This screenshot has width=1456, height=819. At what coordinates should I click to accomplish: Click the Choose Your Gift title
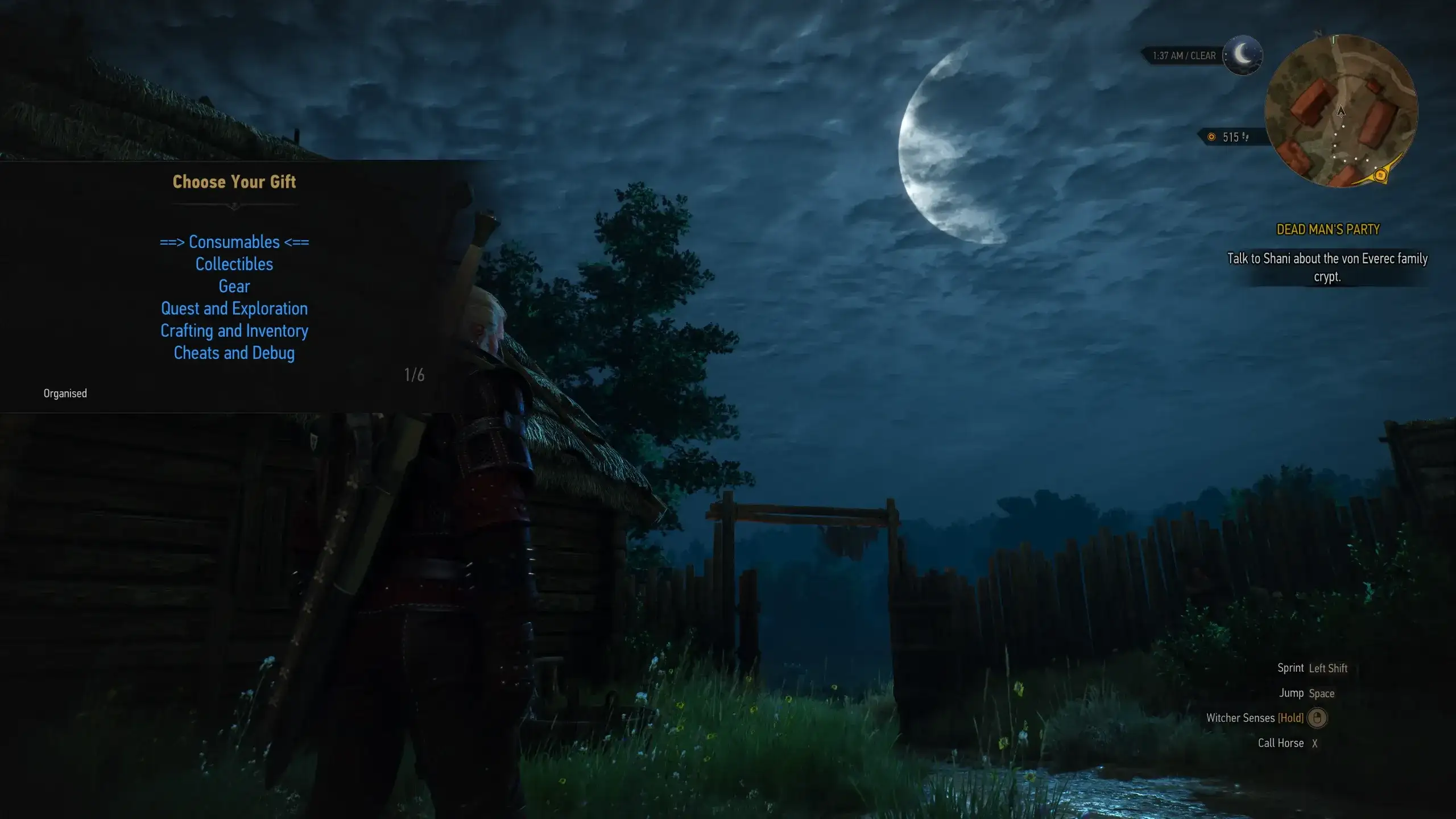234,182
